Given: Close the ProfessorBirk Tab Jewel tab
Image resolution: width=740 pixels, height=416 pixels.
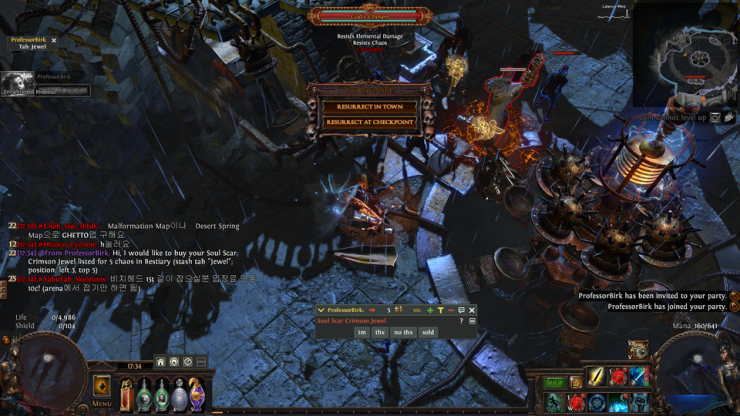Looking at the screenshot, I should click(54, 41).
